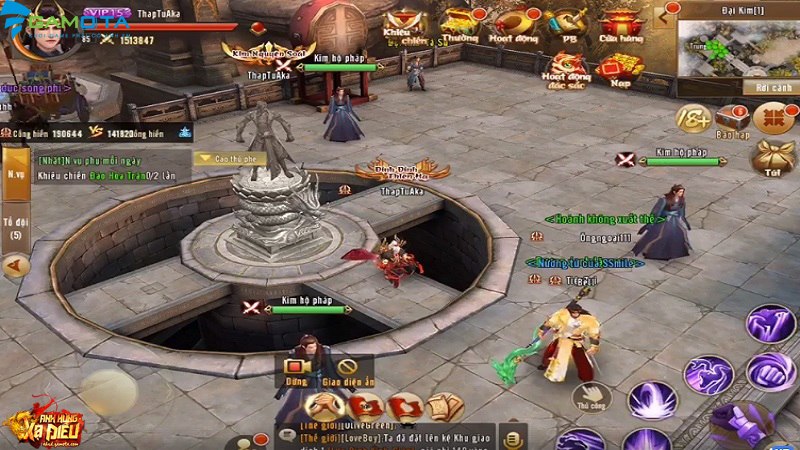800x450 pixels.
Task: Toggle the Giao diện ẩn hide interface button
Action: (348, 369)
